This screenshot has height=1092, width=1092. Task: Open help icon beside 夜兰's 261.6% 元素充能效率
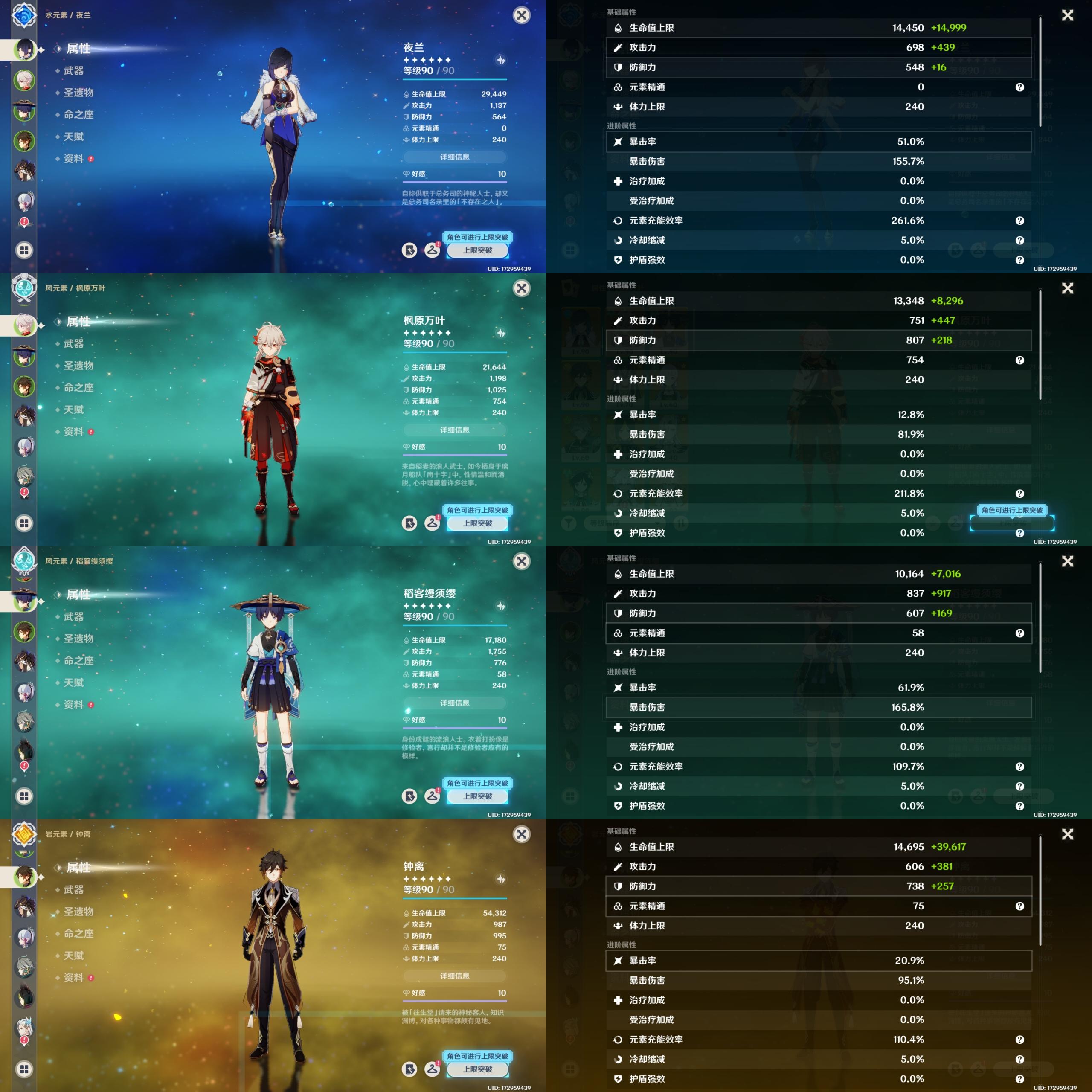[1019, 221]
